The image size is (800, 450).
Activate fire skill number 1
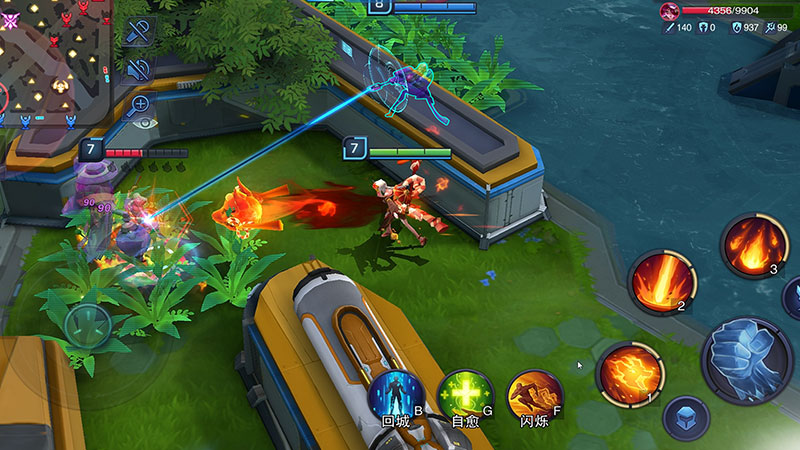630,374
